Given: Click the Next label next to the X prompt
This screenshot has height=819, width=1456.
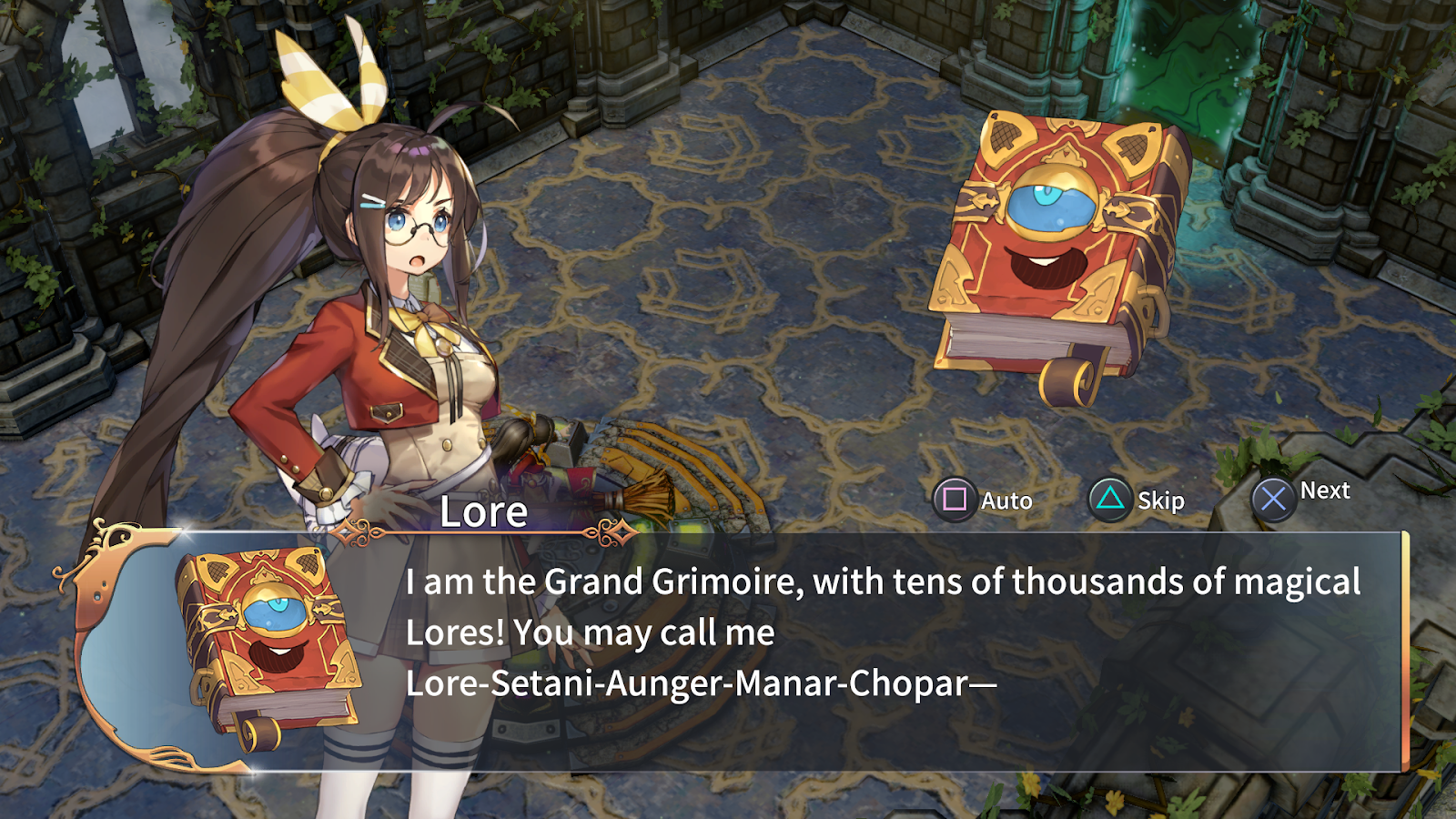Looking at the screenshot, I should (x=1327, y=491).
